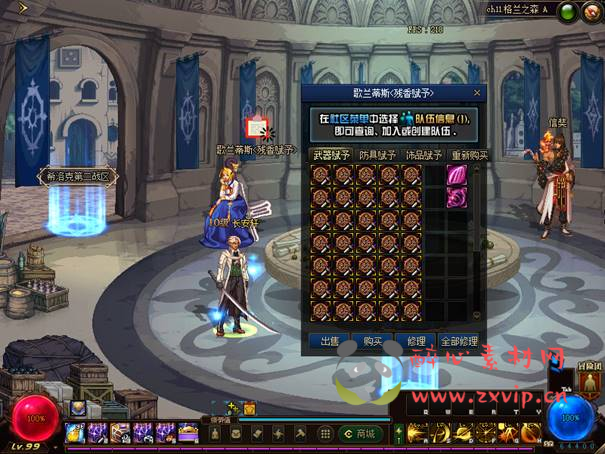Viewport: 605px width, 454px height.
Task: Click the 出售 sell button
Action: [x=330, y=341]
